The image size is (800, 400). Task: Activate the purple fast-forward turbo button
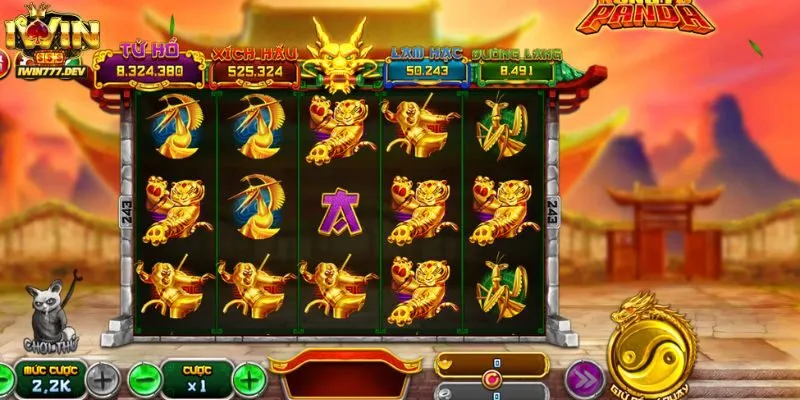pos(582,379)
